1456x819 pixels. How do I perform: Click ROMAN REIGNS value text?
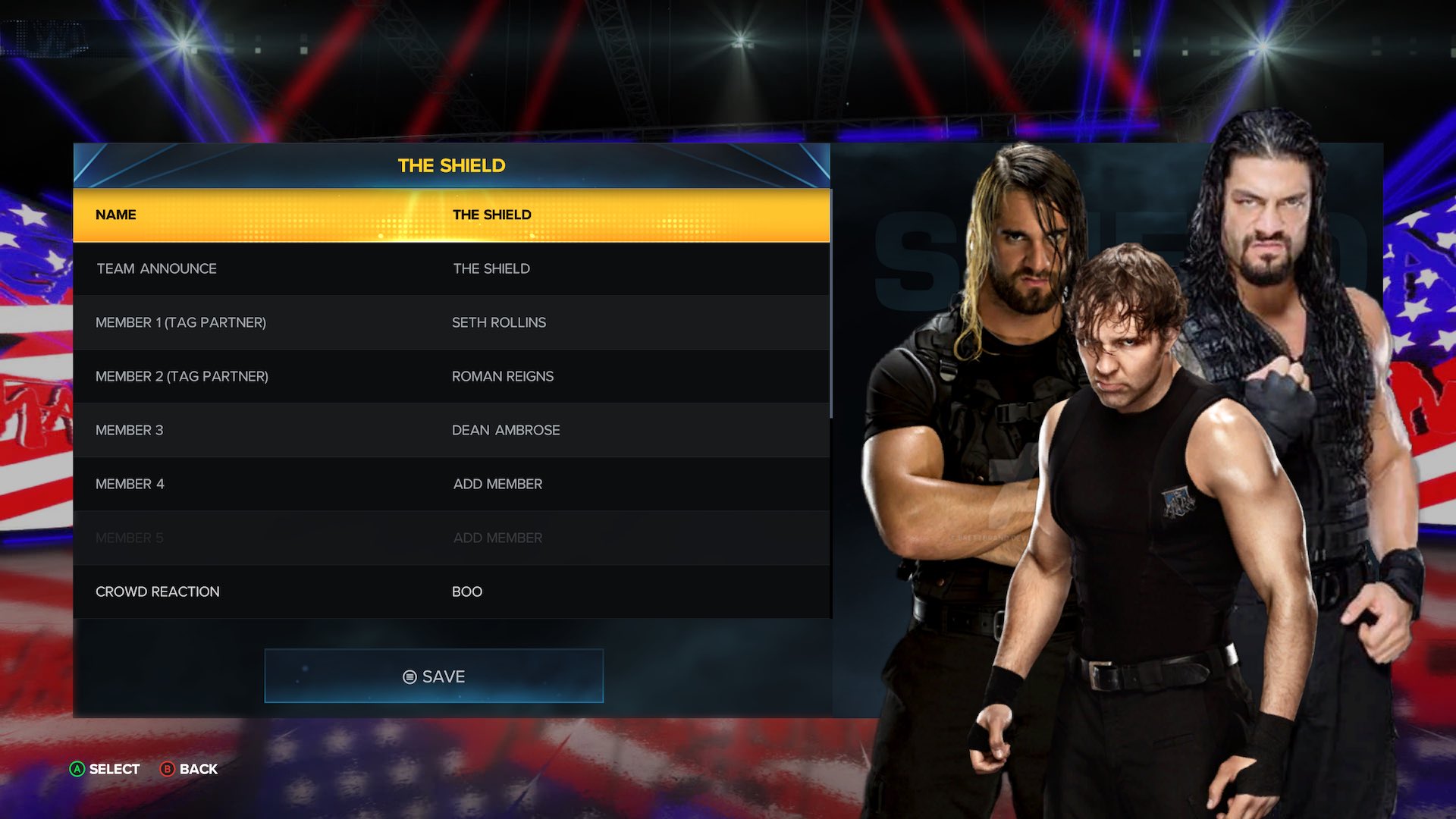503,376
